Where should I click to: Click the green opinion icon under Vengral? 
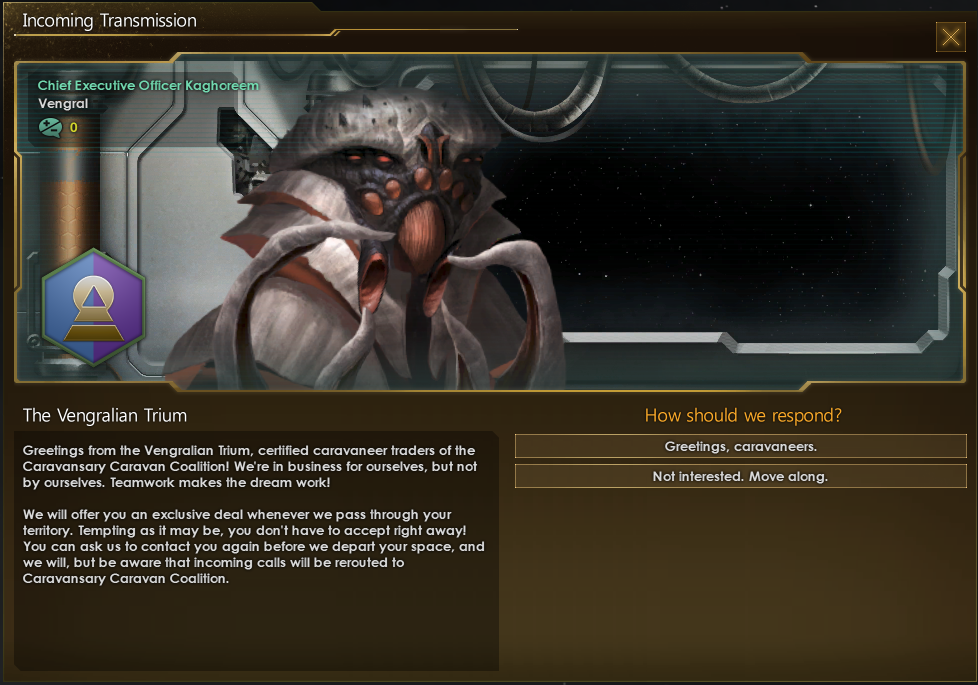click(x=50, y=127)
